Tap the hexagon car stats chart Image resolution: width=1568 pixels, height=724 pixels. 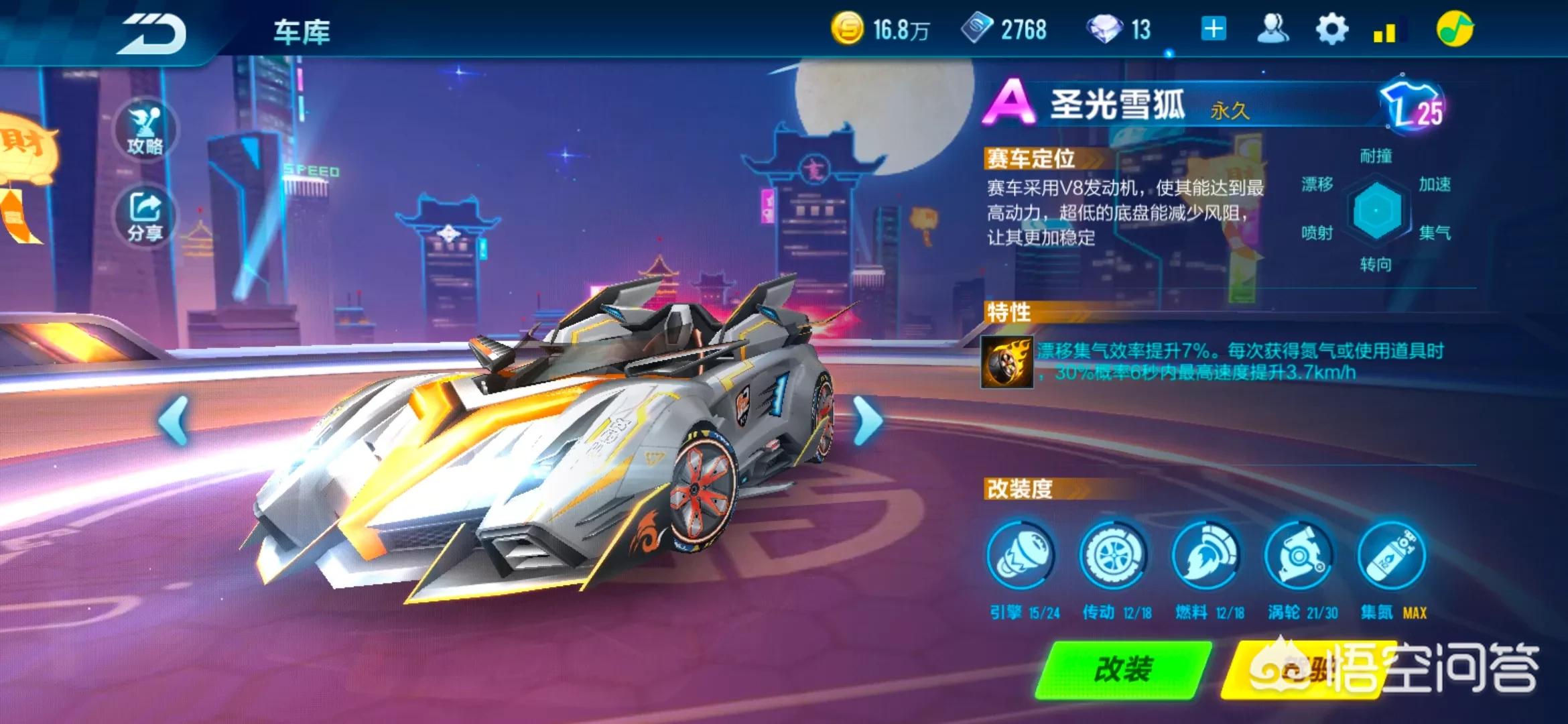[1376, 210]
